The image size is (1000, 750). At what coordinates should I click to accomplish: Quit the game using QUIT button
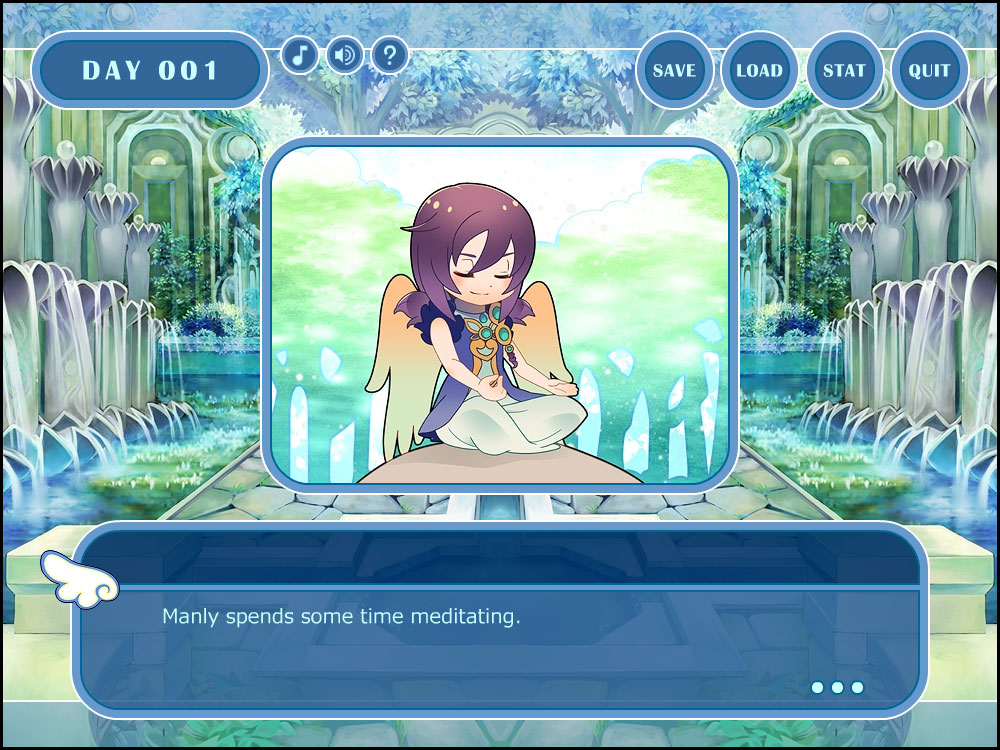coord(929,71)
